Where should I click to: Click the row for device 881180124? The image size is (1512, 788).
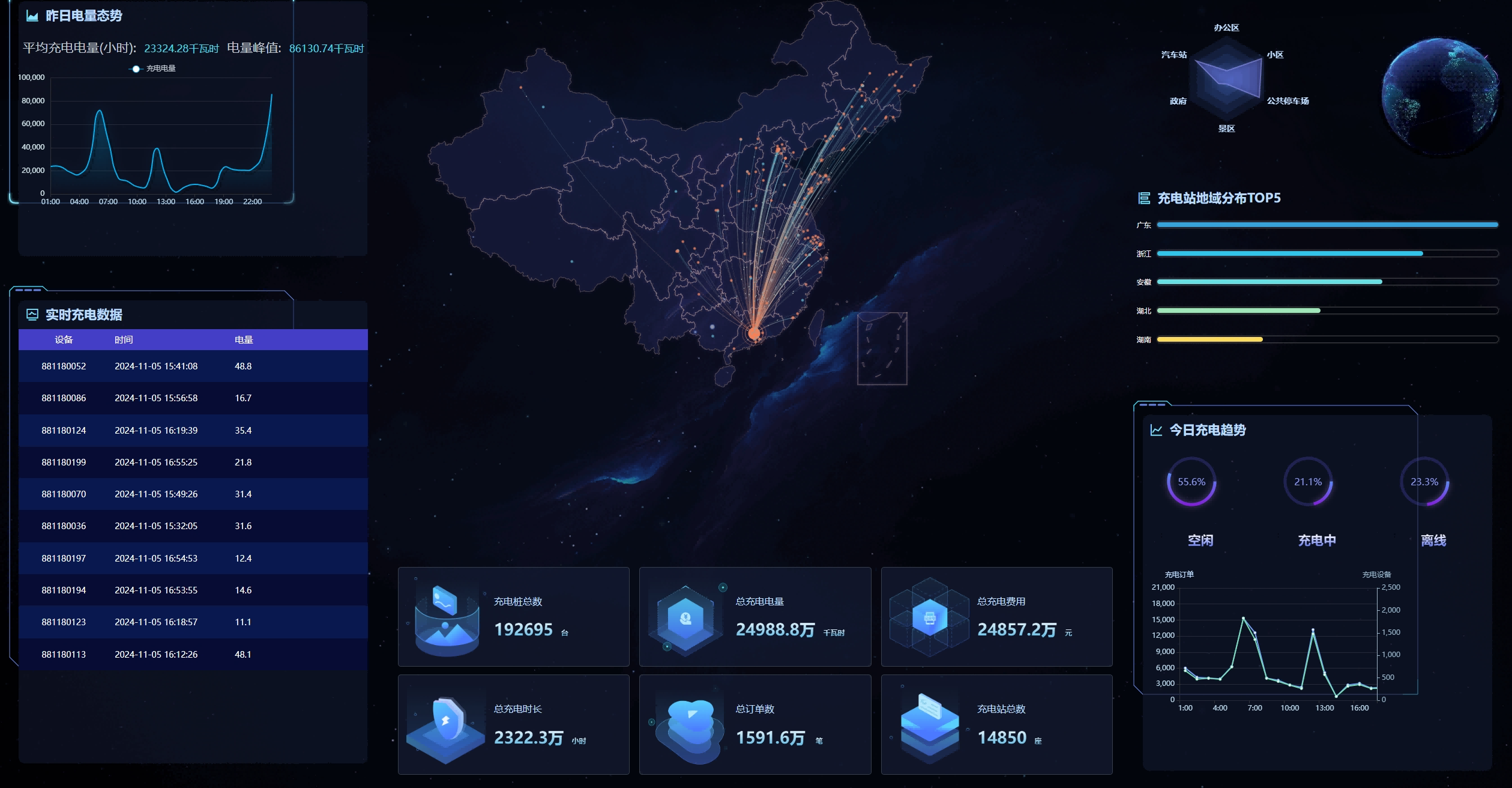coord(193,430)
